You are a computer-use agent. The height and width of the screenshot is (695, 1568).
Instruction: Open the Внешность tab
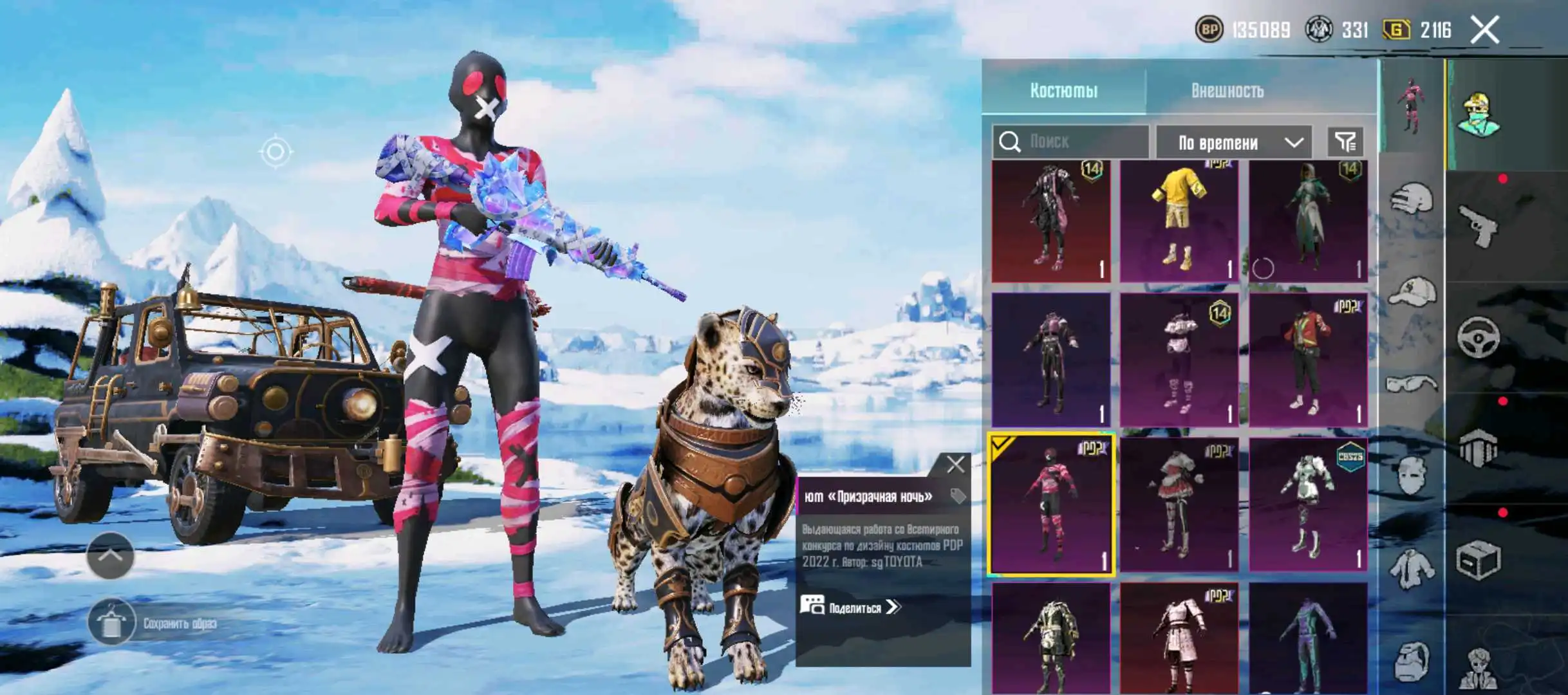[x=1227, y=91]
